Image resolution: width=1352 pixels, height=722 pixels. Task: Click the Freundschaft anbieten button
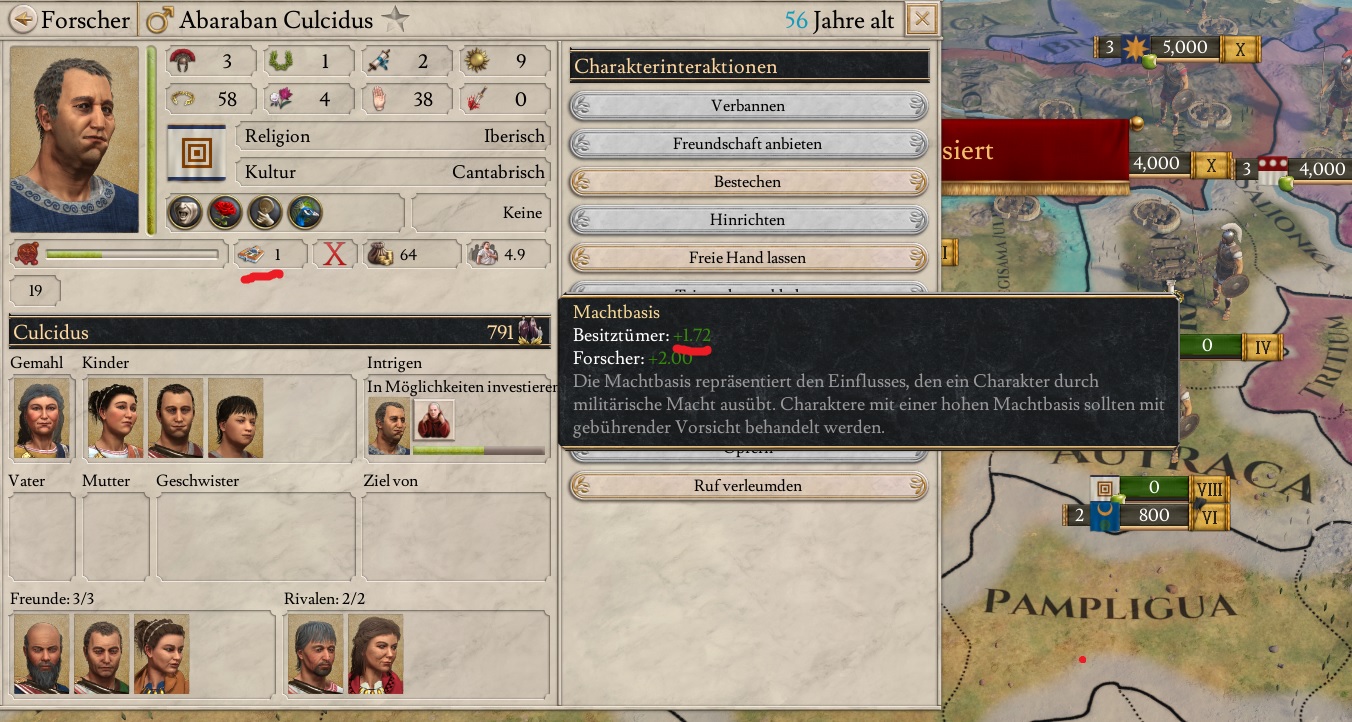[x=748, y=143]
